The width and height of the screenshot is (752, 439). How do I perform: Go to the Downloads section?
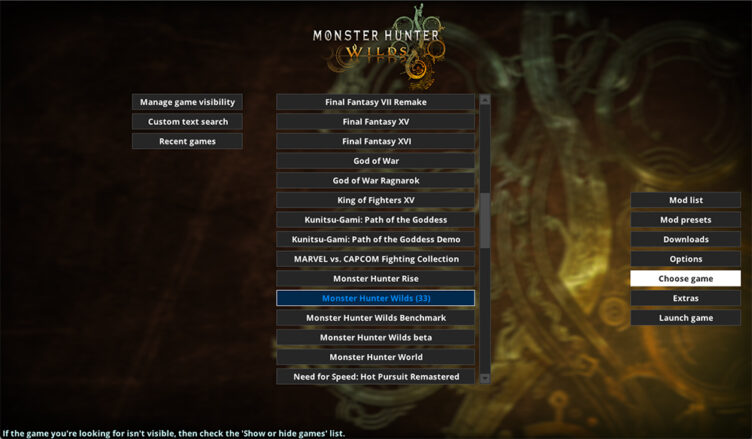[x=685, y=239]
